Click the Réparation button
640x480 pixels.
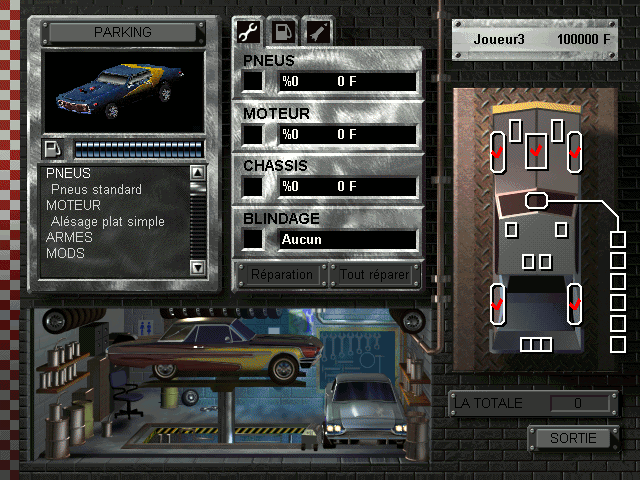click(x=279, y=274)
